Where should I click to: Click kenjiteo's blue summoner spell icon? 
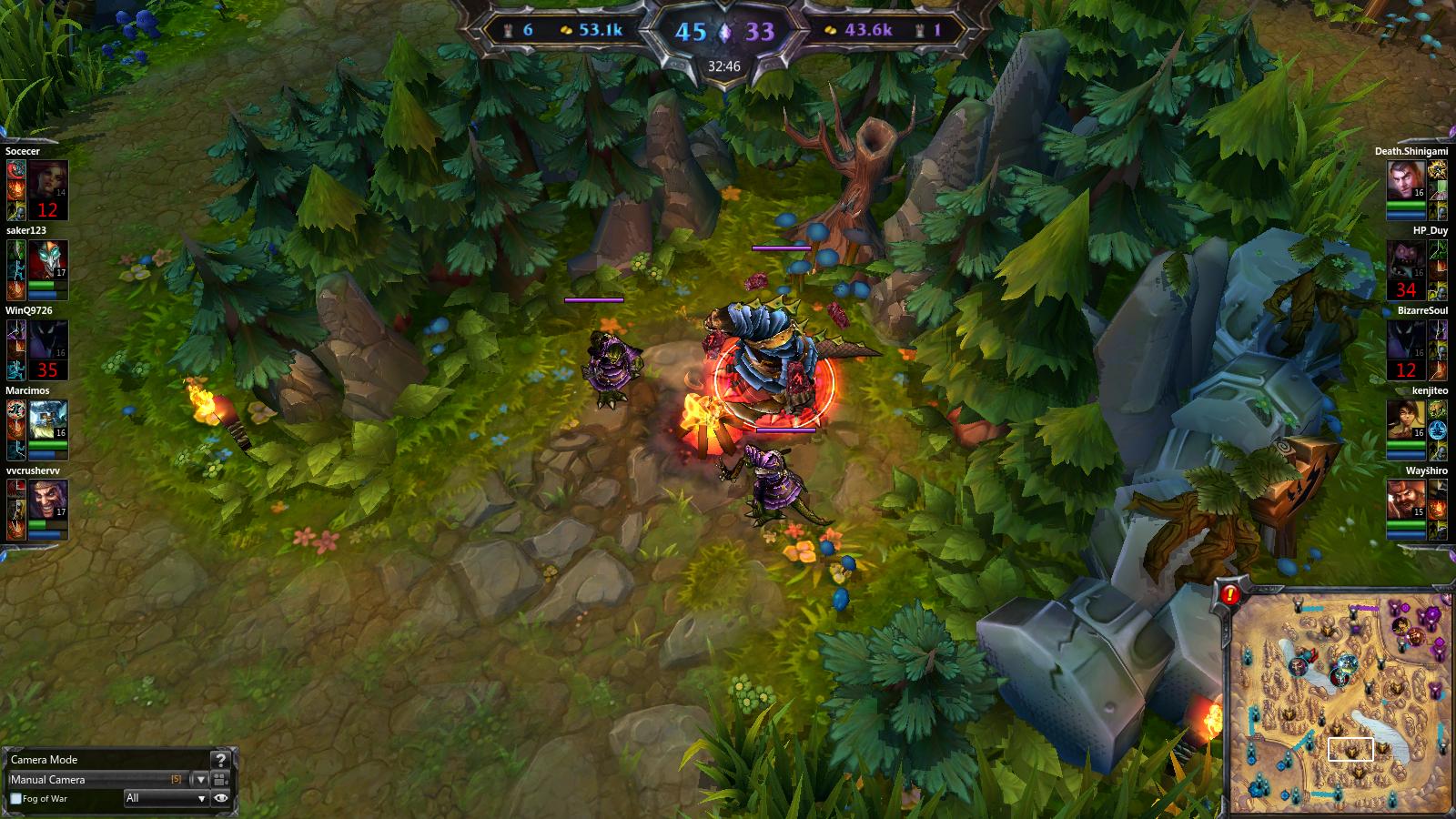click(1436, 430)
